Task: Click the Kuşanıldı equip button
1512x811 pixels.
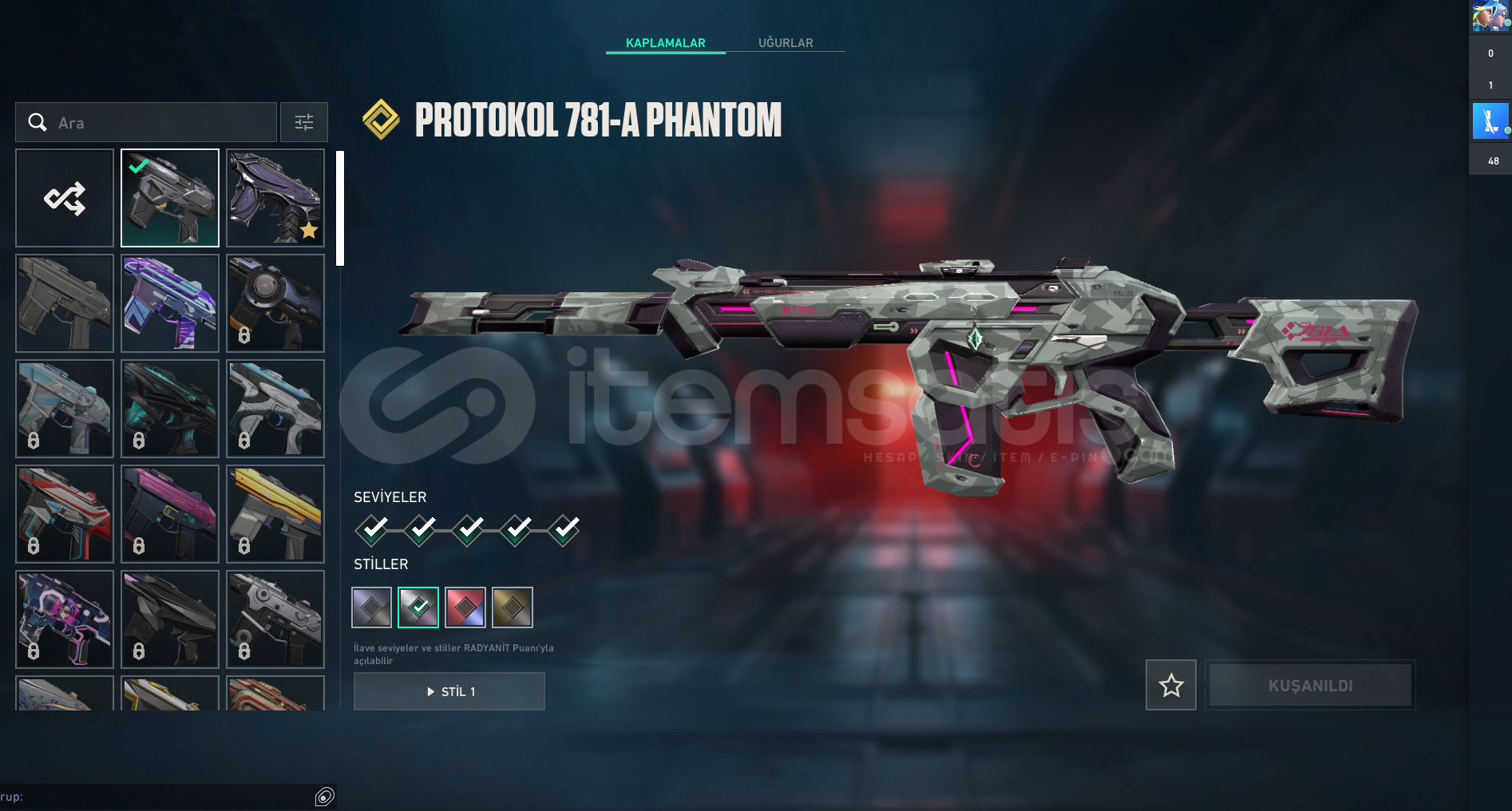Action: click(1310, 685)
